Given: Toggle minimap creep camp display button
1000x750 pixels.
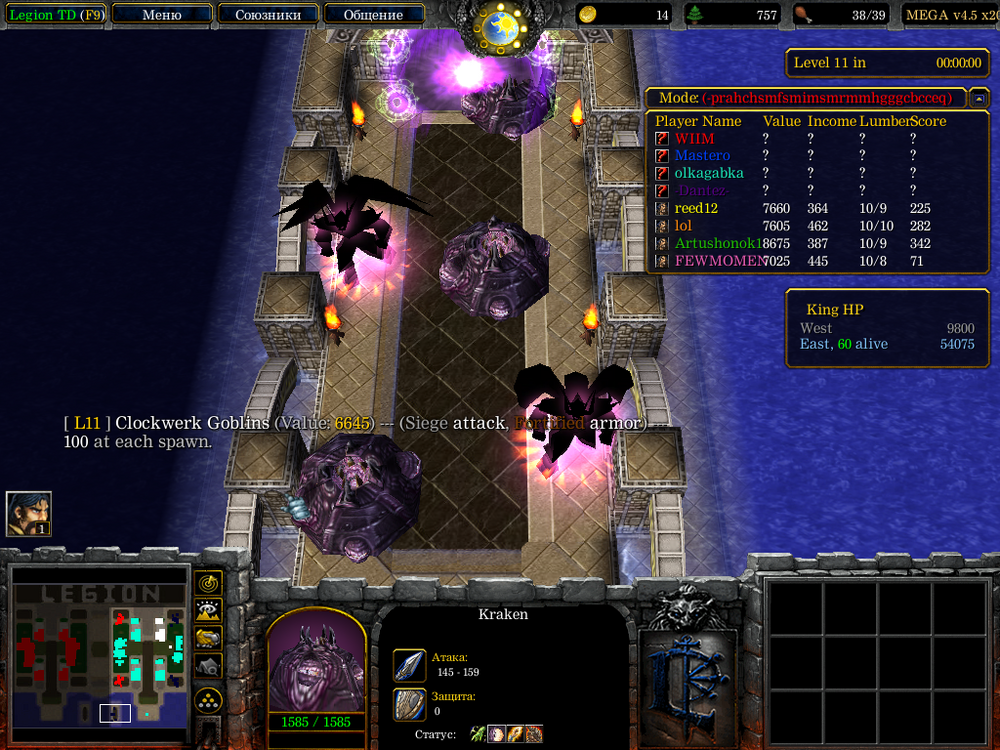Looking at the screenshot, I should (x=208, y=664).
